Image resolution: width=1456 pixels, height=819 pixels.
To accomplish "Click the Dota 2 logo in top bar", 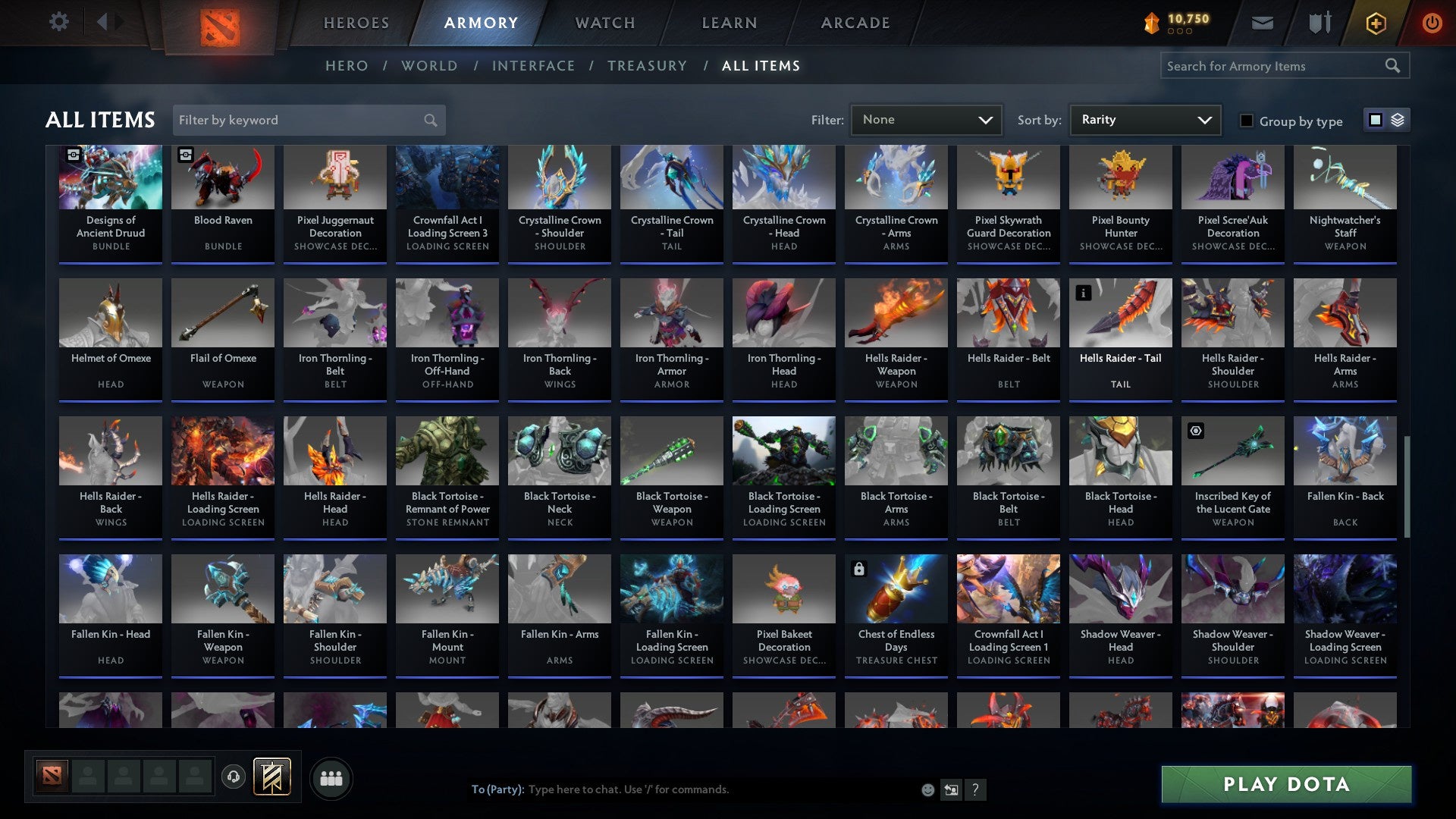I will 220,23.
